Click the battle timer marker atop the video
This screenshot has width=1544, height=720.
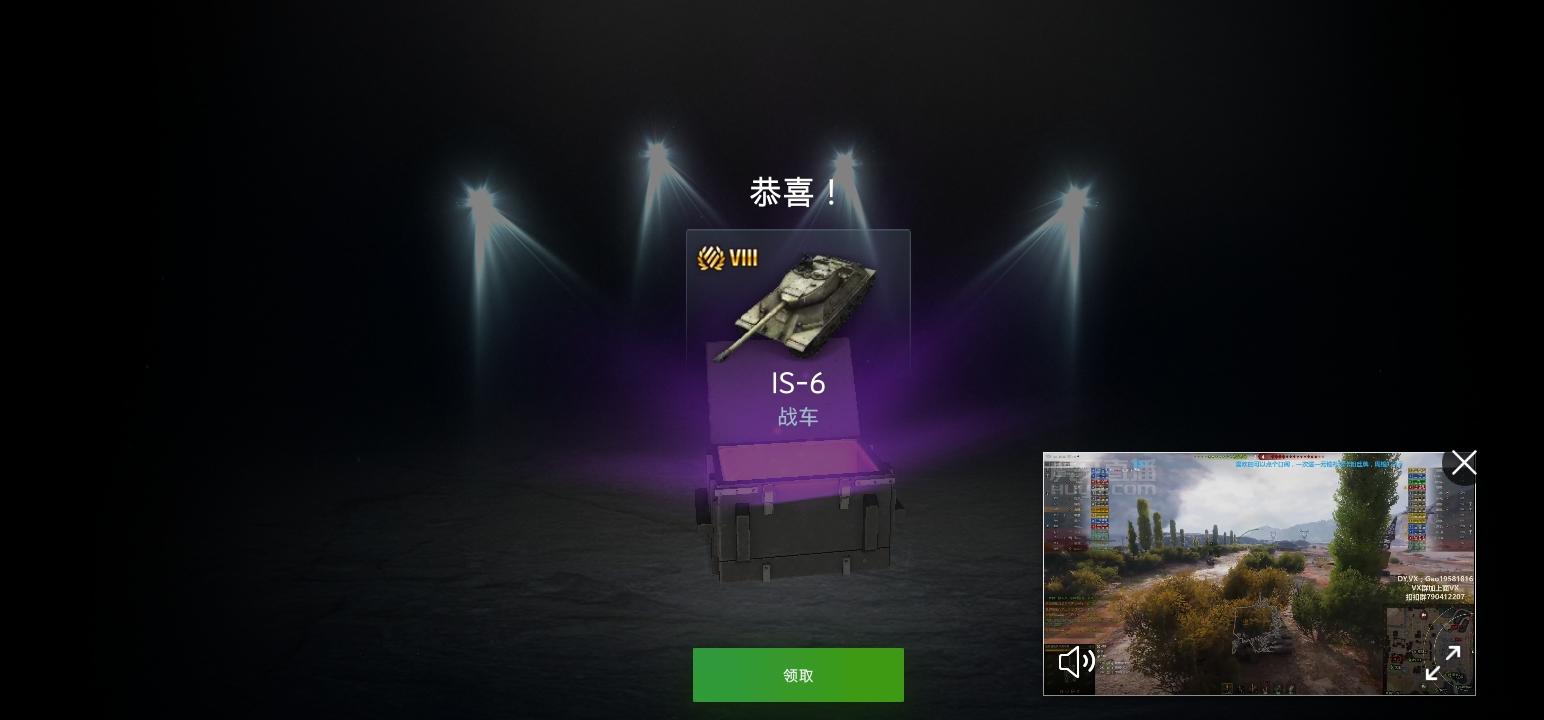(x=1261, y=456)
